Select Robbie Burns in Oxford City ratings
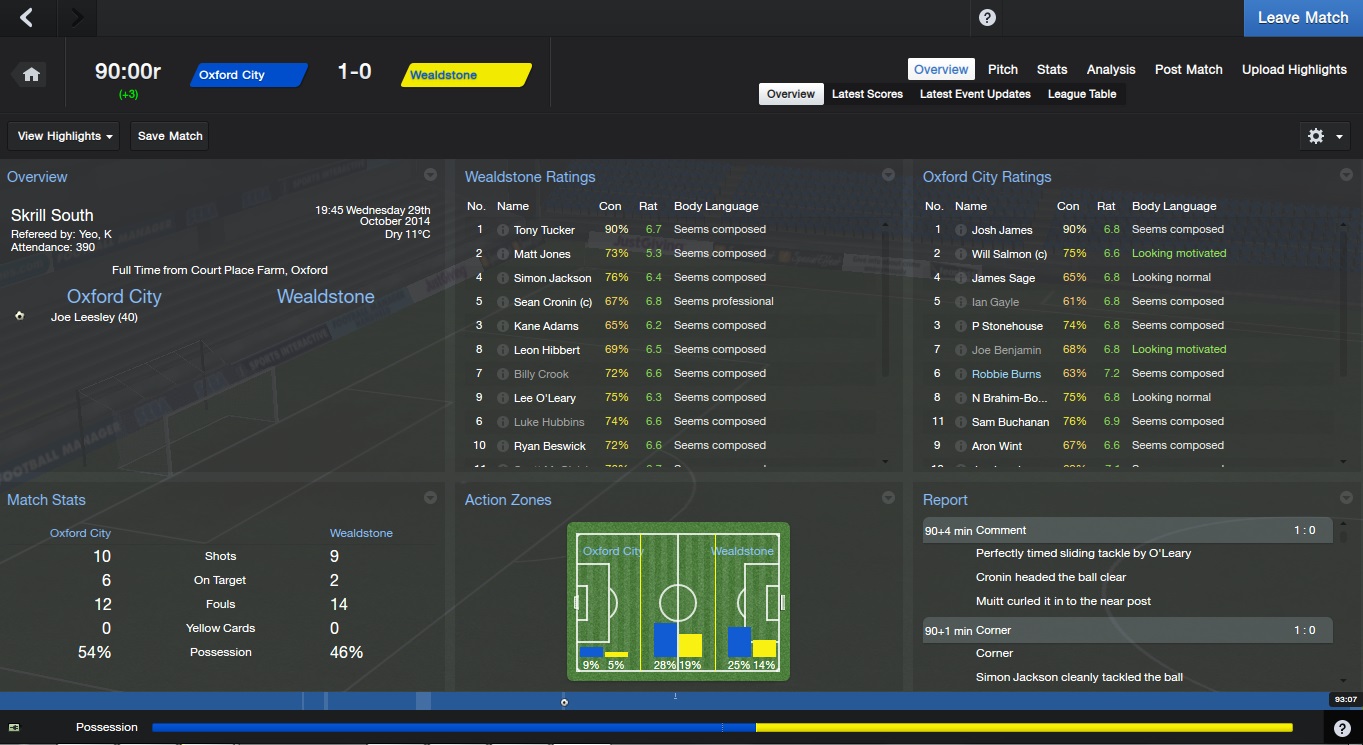Screen dimensions: 1363x745 click(1006, 374)
